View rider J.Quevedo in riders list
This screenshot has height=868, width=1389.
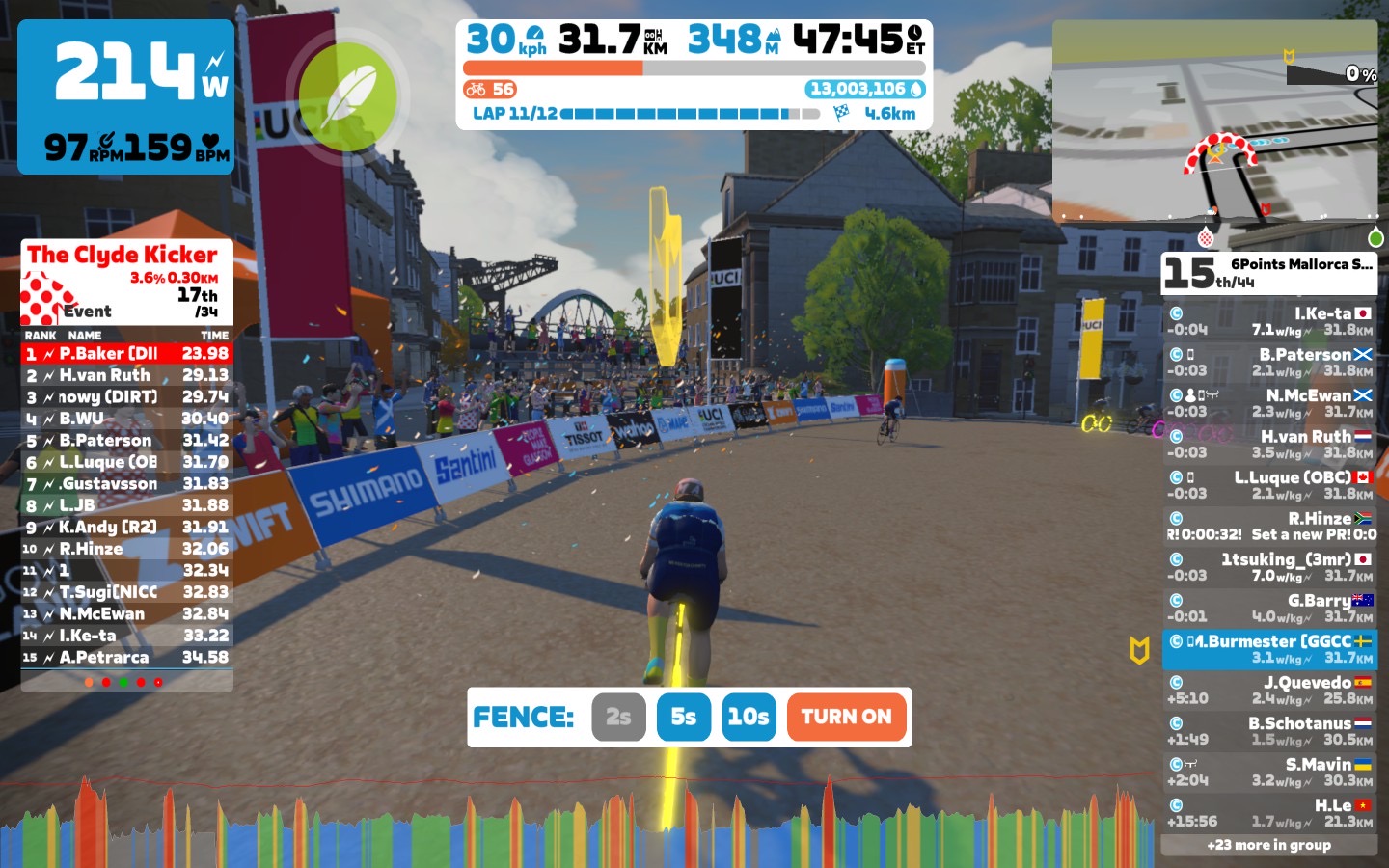[1269, 690]
